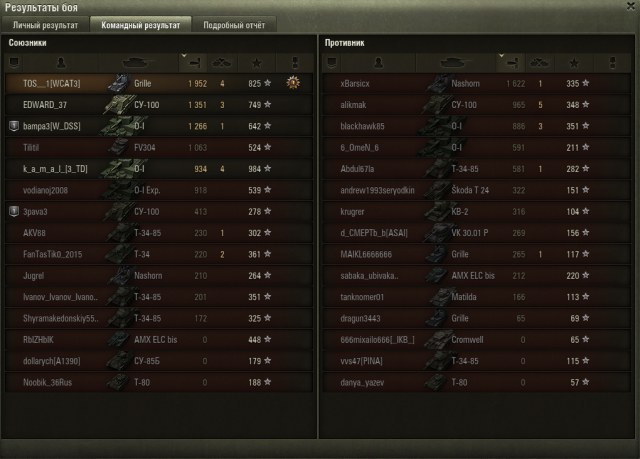Switch to the Личный результат tab

[44, 24]
